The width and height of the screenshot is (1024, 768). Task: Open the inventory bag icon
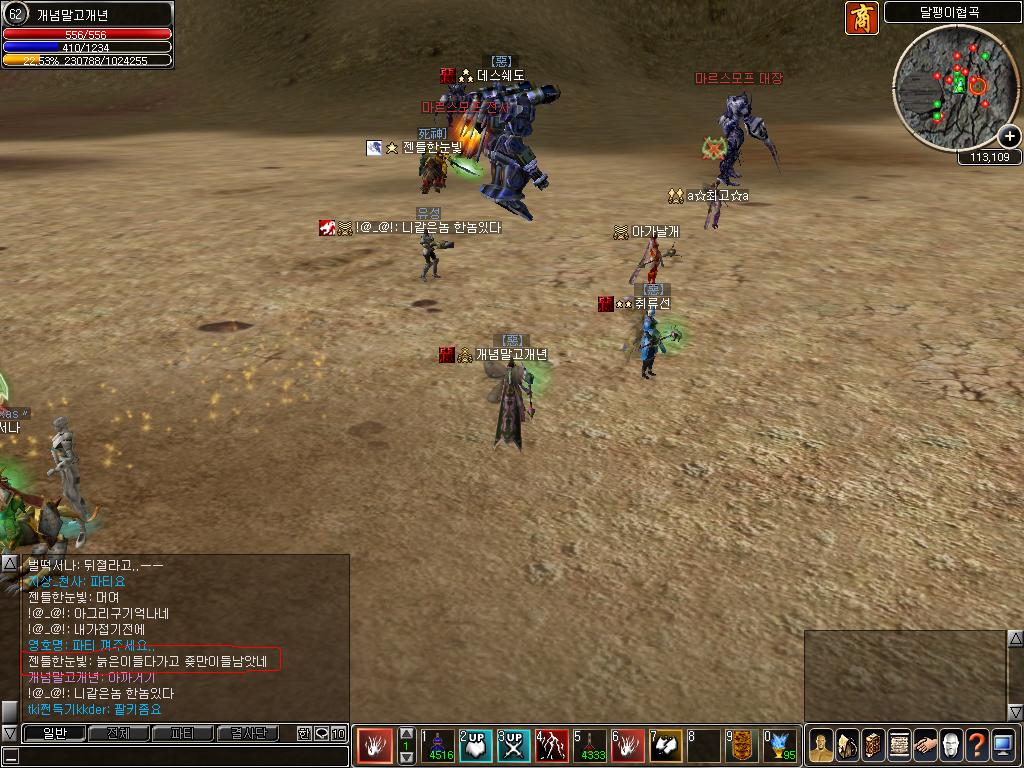coord(847,746)
